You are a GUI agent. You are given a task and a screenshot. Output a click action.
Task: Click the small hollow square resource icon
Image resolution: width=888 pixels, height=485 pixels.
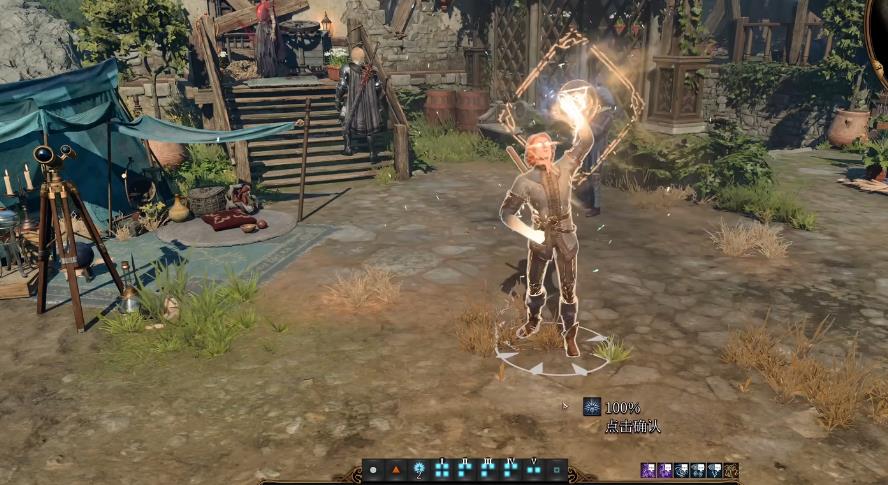[557, 469]
